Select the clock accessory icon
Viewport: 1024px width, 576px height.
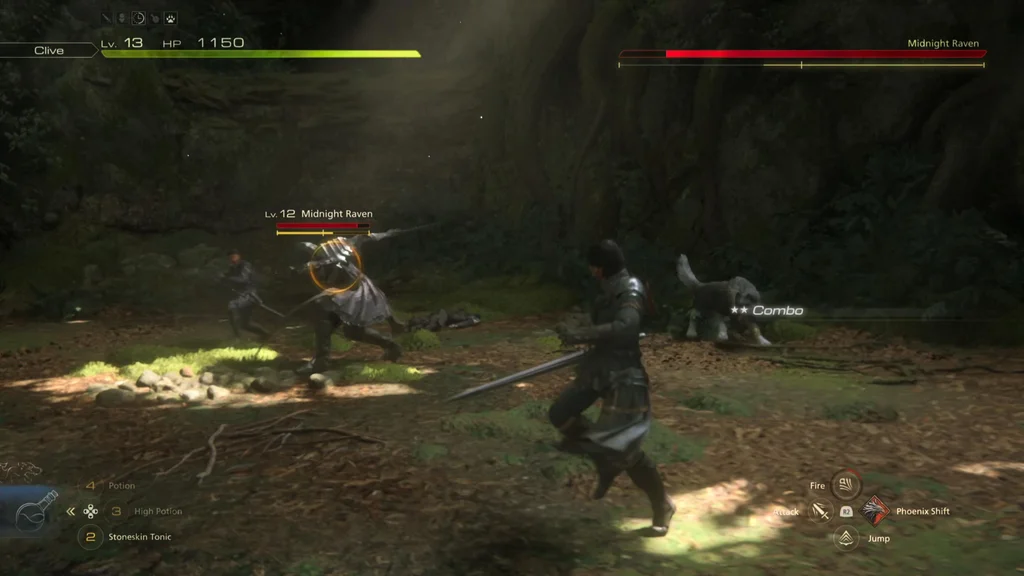click(x=139, y=18)
